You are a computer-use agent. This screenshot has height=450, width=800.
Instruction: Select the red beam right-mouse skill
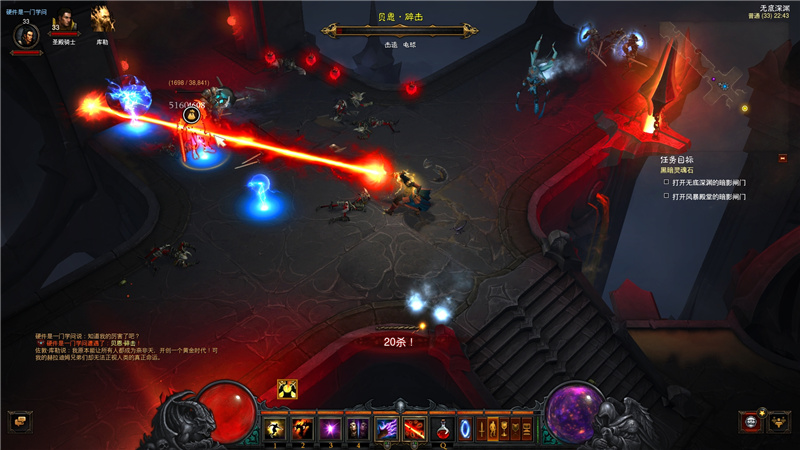(414, 429)
